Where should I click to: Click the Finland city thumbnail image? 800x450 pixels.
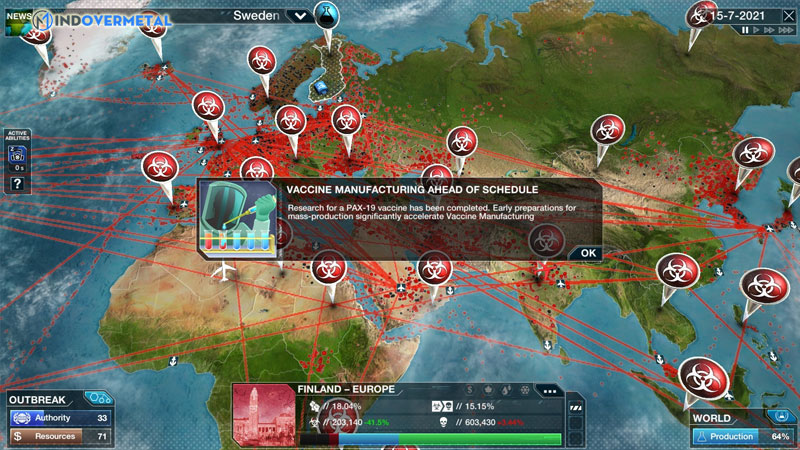coord(264,414)
